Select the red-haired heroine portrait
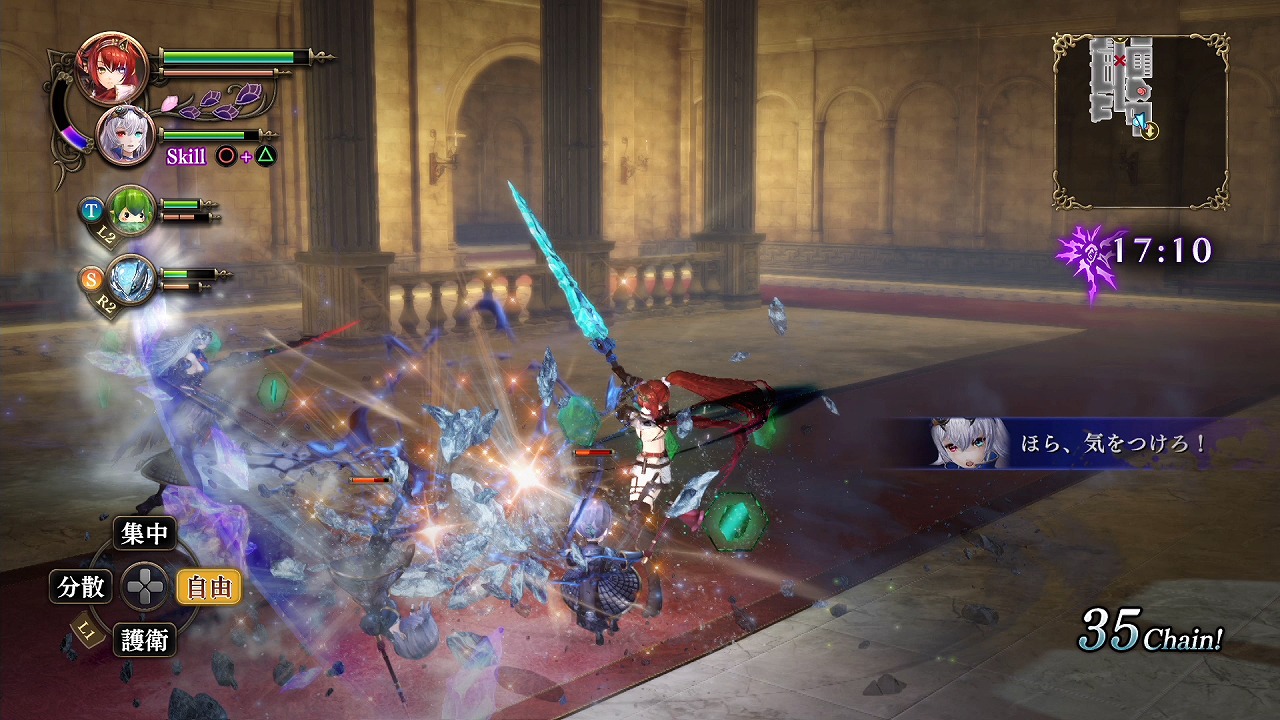This screenshot has height=720, width=1280. [111, 68]
